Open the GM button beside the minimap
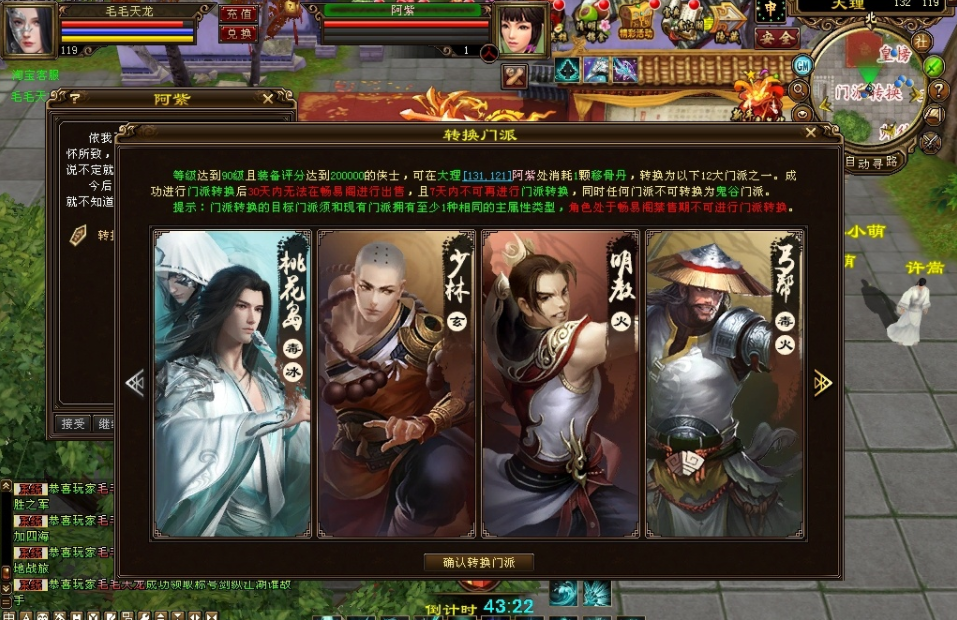 [x=801, y=65]
